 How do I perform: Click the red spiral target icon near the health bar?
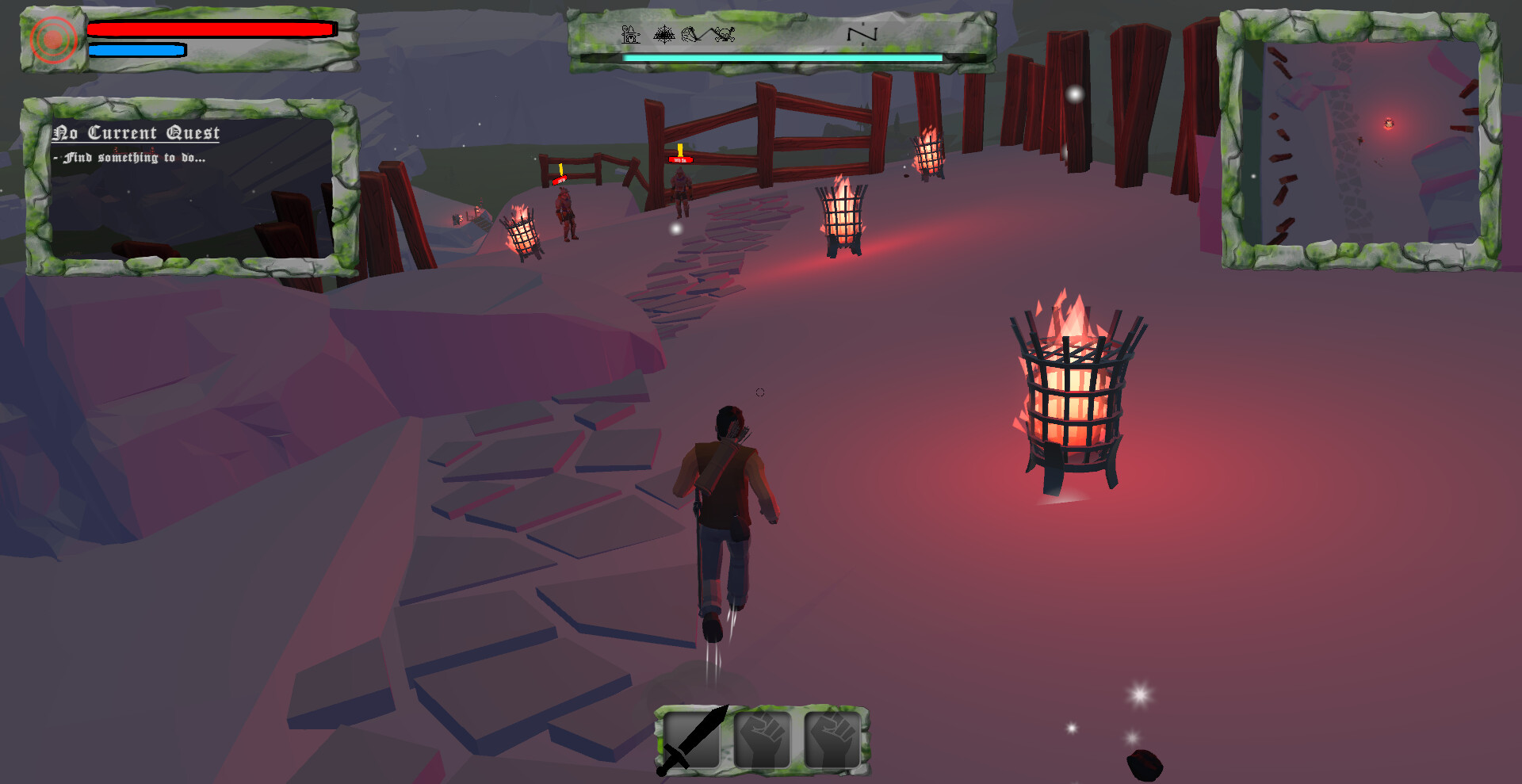click(52, 38)
